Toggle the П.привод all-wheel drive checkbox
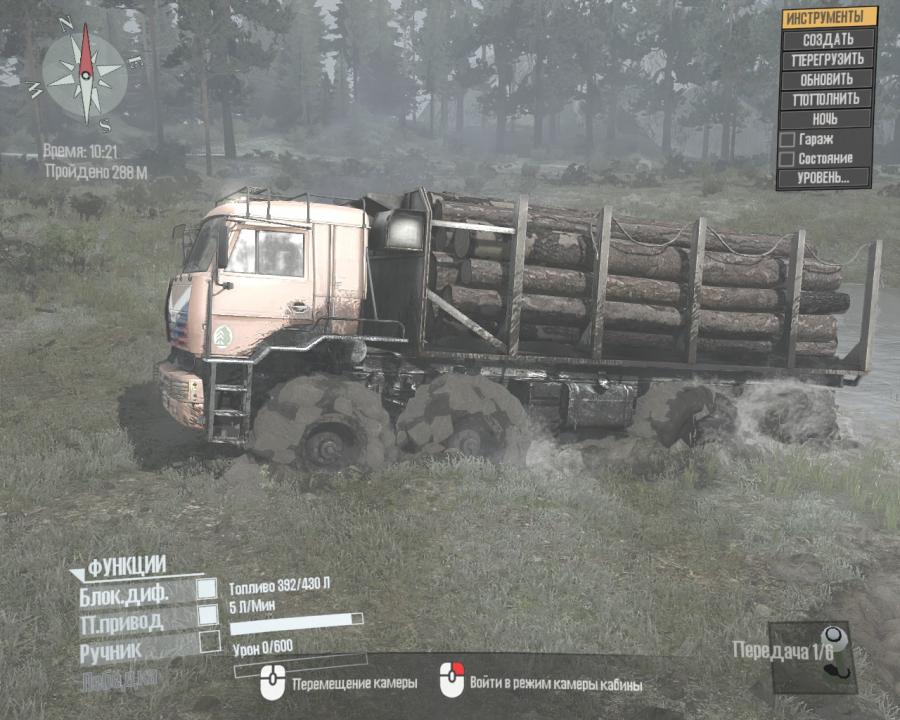Screen dimensions: 900x720 point(207,615)
